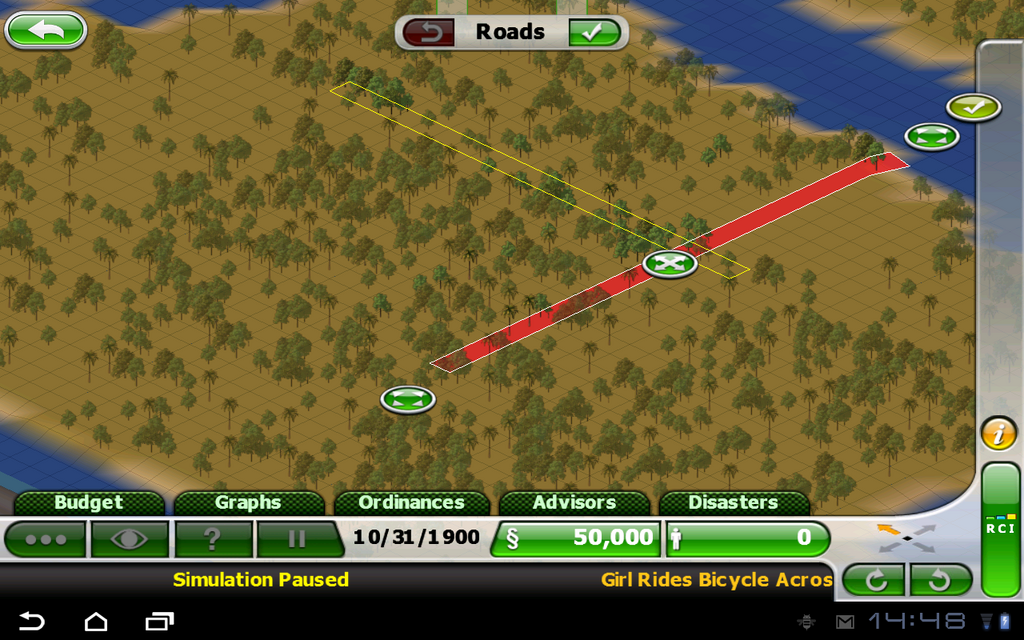Switch to the Graphs tab
The height and width of the screenshot is (640, 1024).
pyautogui.click(x=248, y=502)
